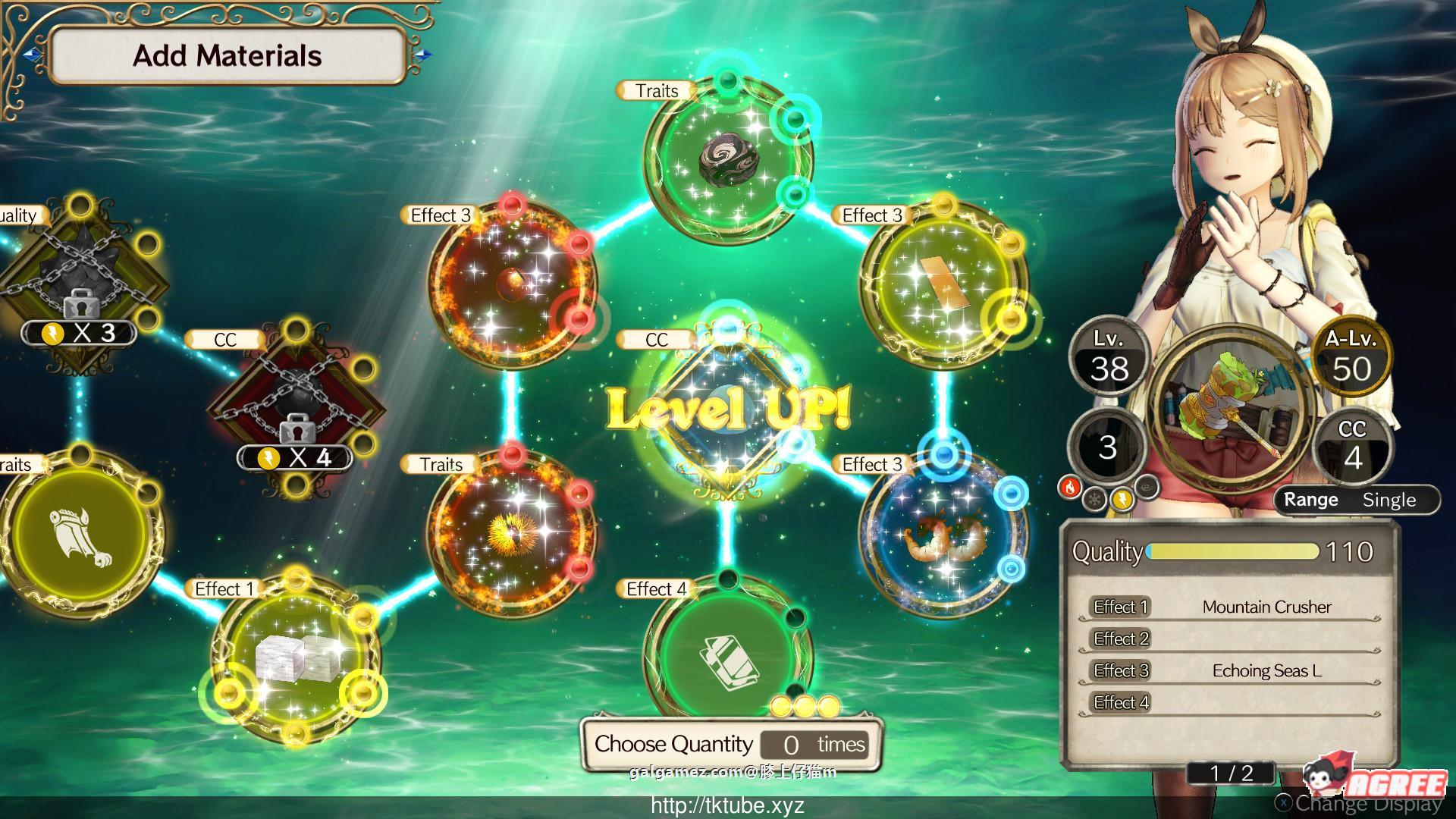Select the lightning element icon below the hammer
The height and width of the screenshot is (819, 1456).
(x=1122, y=498)
